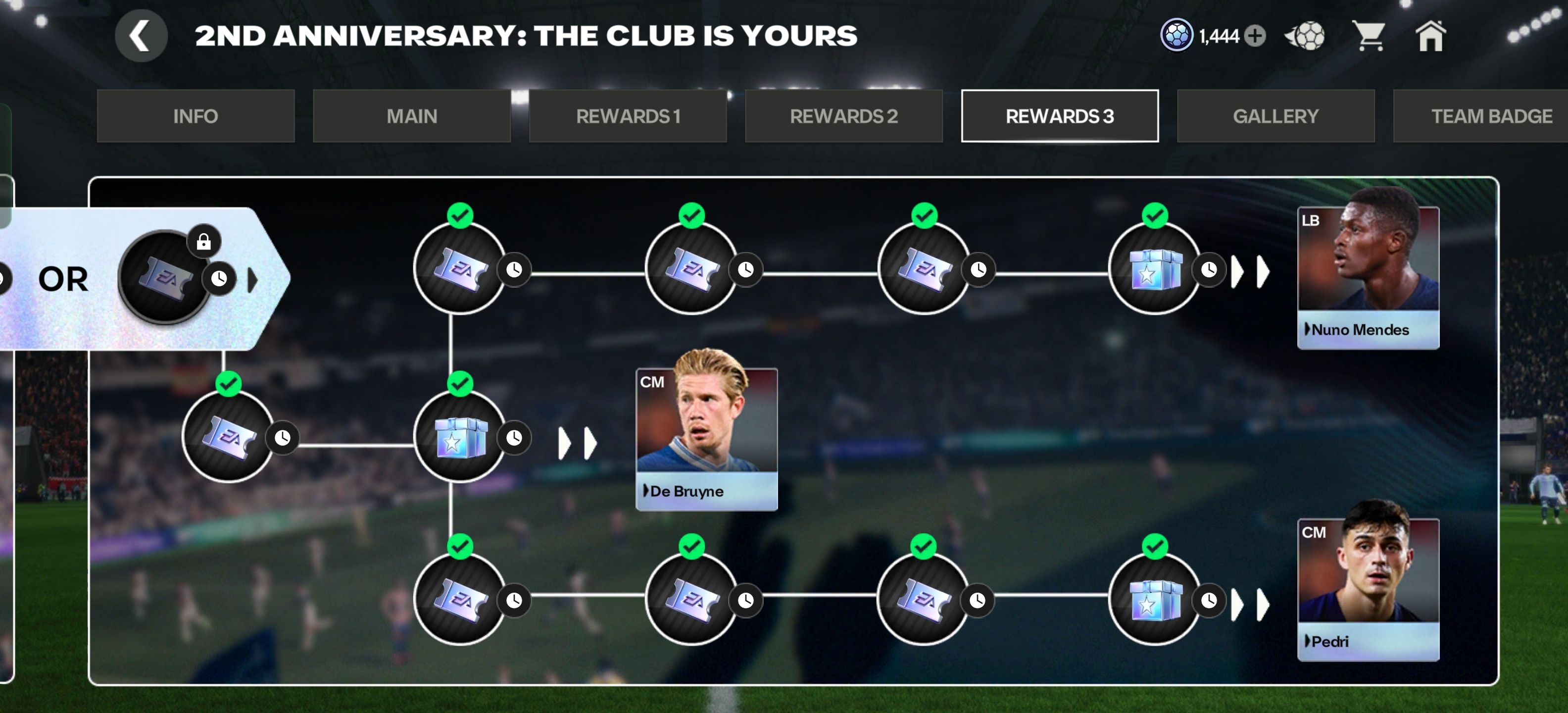1568x713 pixels.
Task: Tap the reward box before Nuno Mendes
Action: (x=1154, y=269)
